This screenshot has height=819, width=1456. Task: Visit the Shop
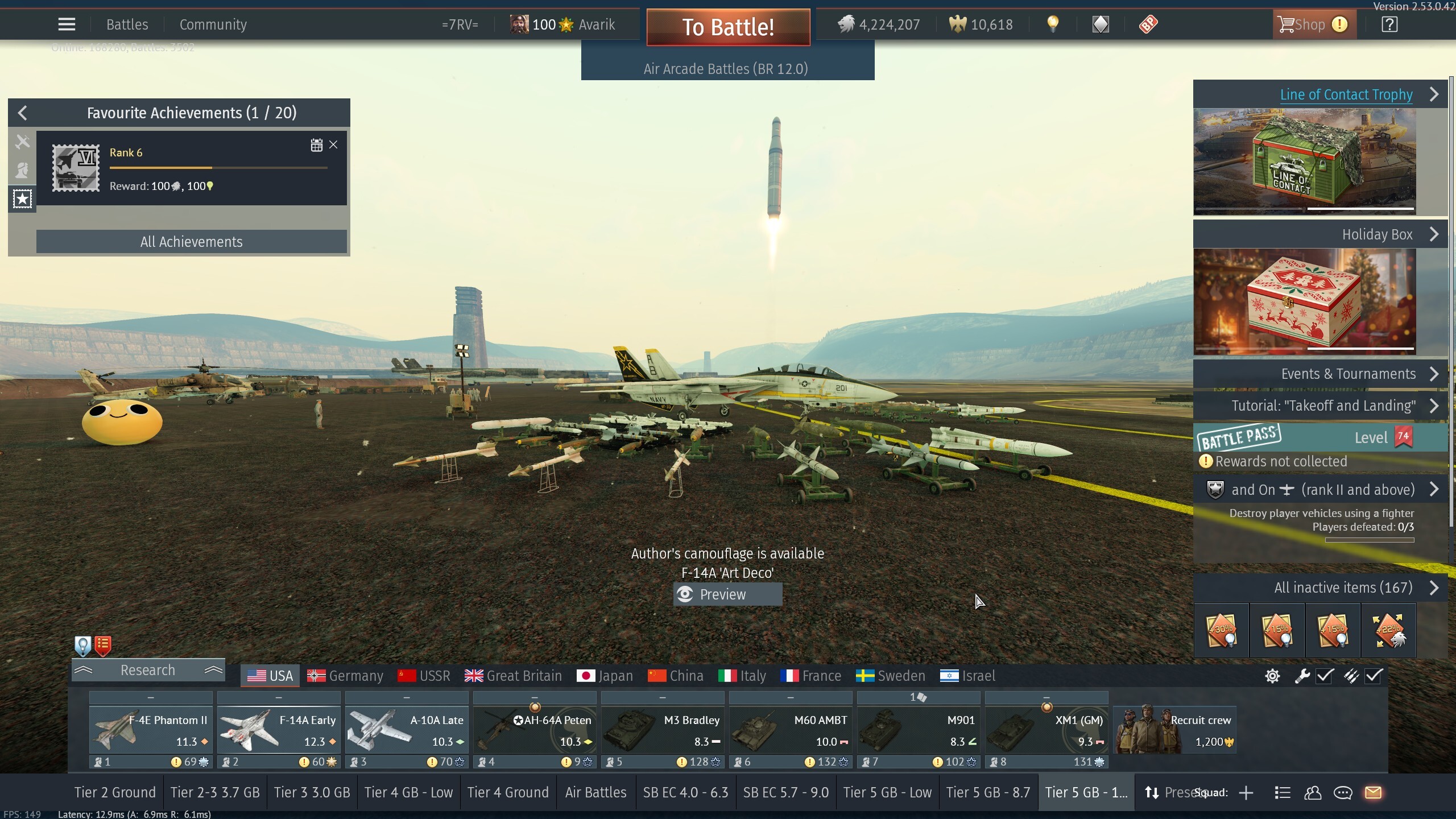point(1309,24)
